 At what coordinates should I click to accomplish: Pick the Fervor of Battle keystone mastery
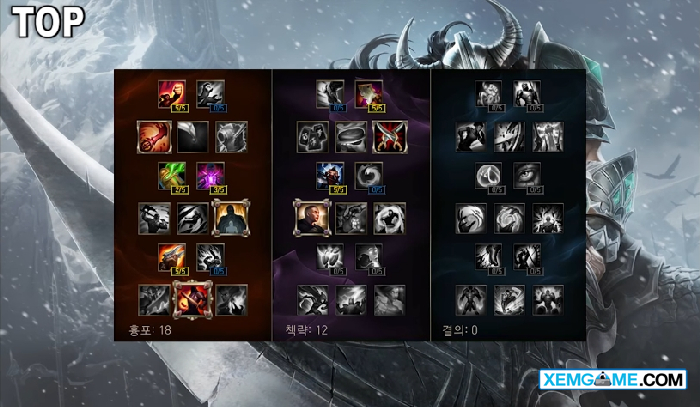191,297
